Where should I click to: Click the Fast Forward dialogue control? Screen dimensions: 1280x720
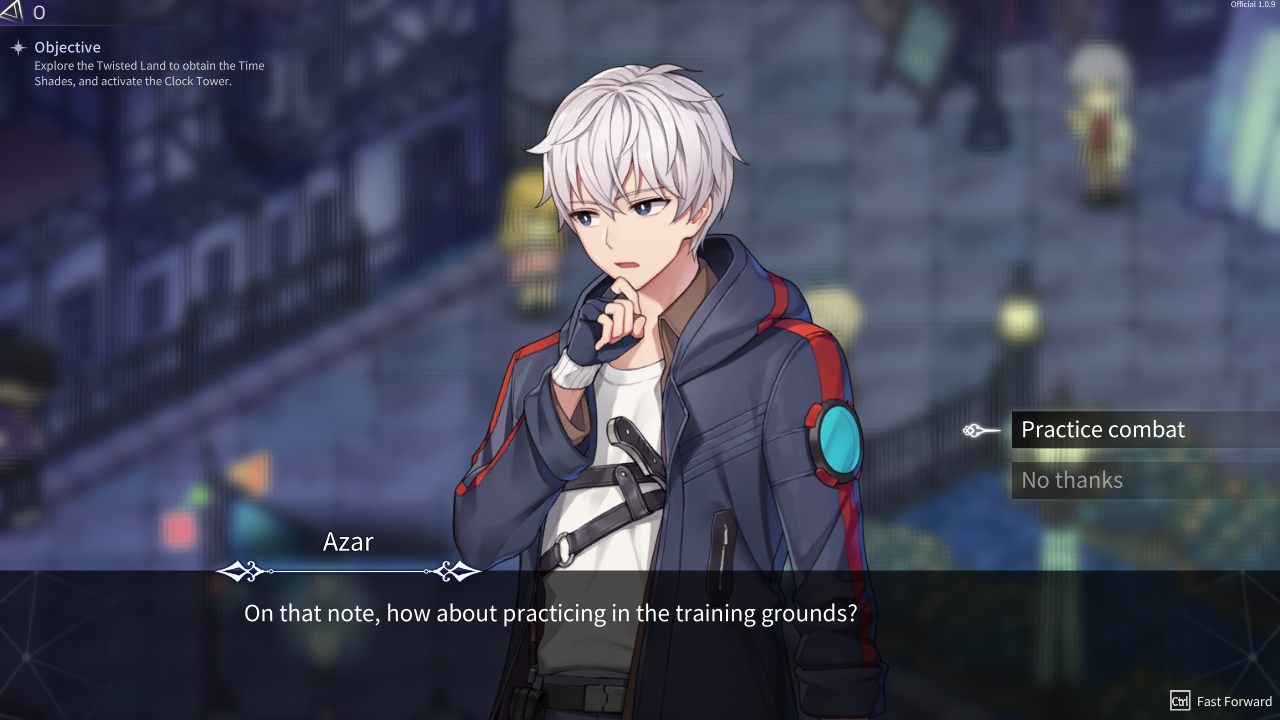(1222, 701)
